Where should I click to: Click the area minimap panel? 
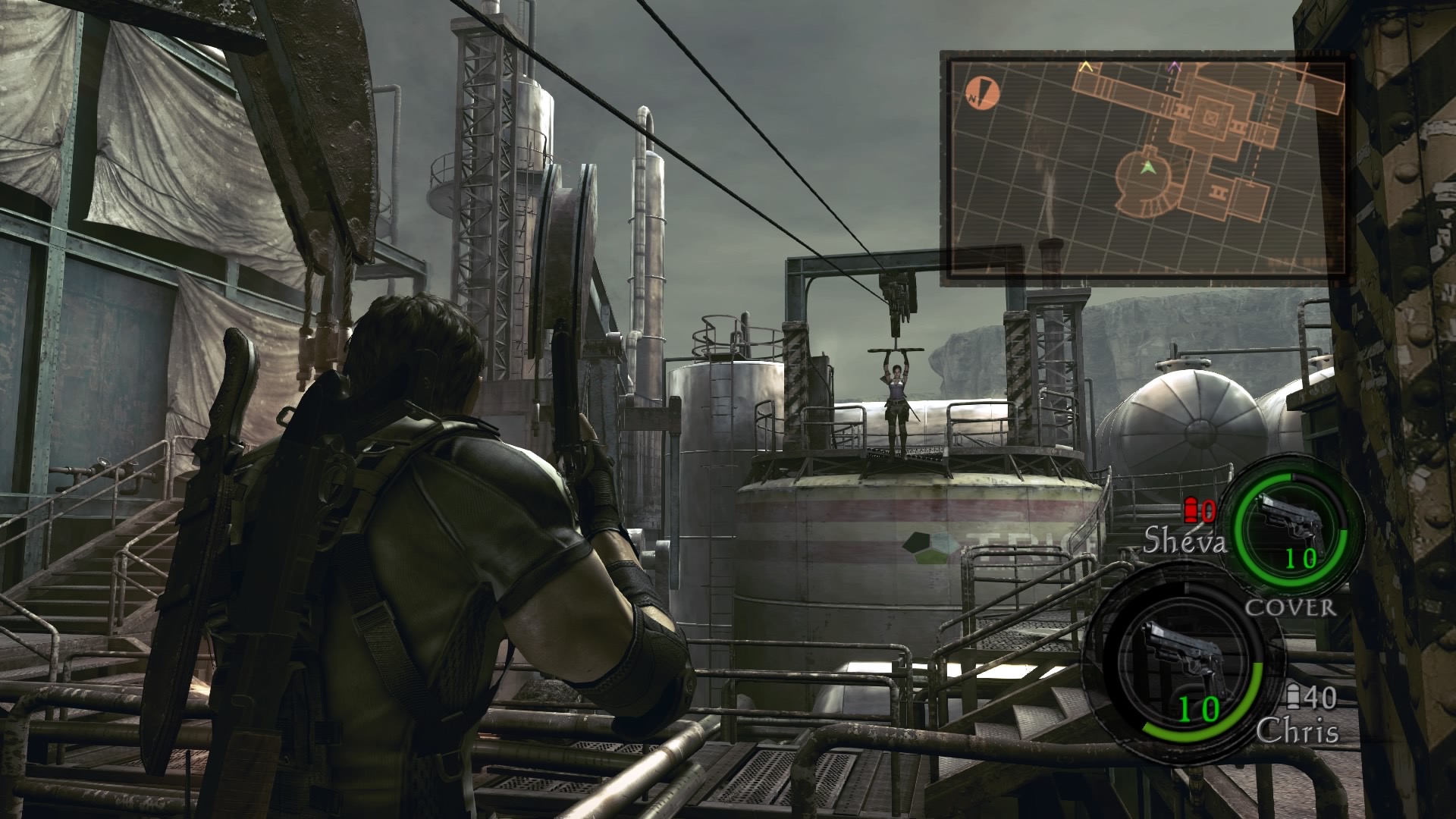coord(1145,164)
